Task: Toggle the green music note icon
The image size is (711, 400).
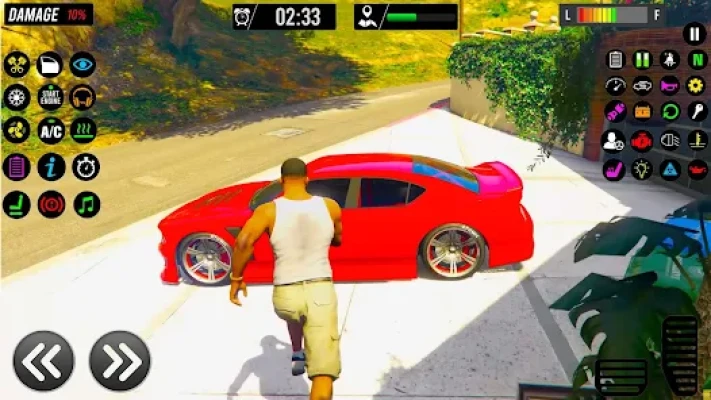Action: click(x=86, y=204)
